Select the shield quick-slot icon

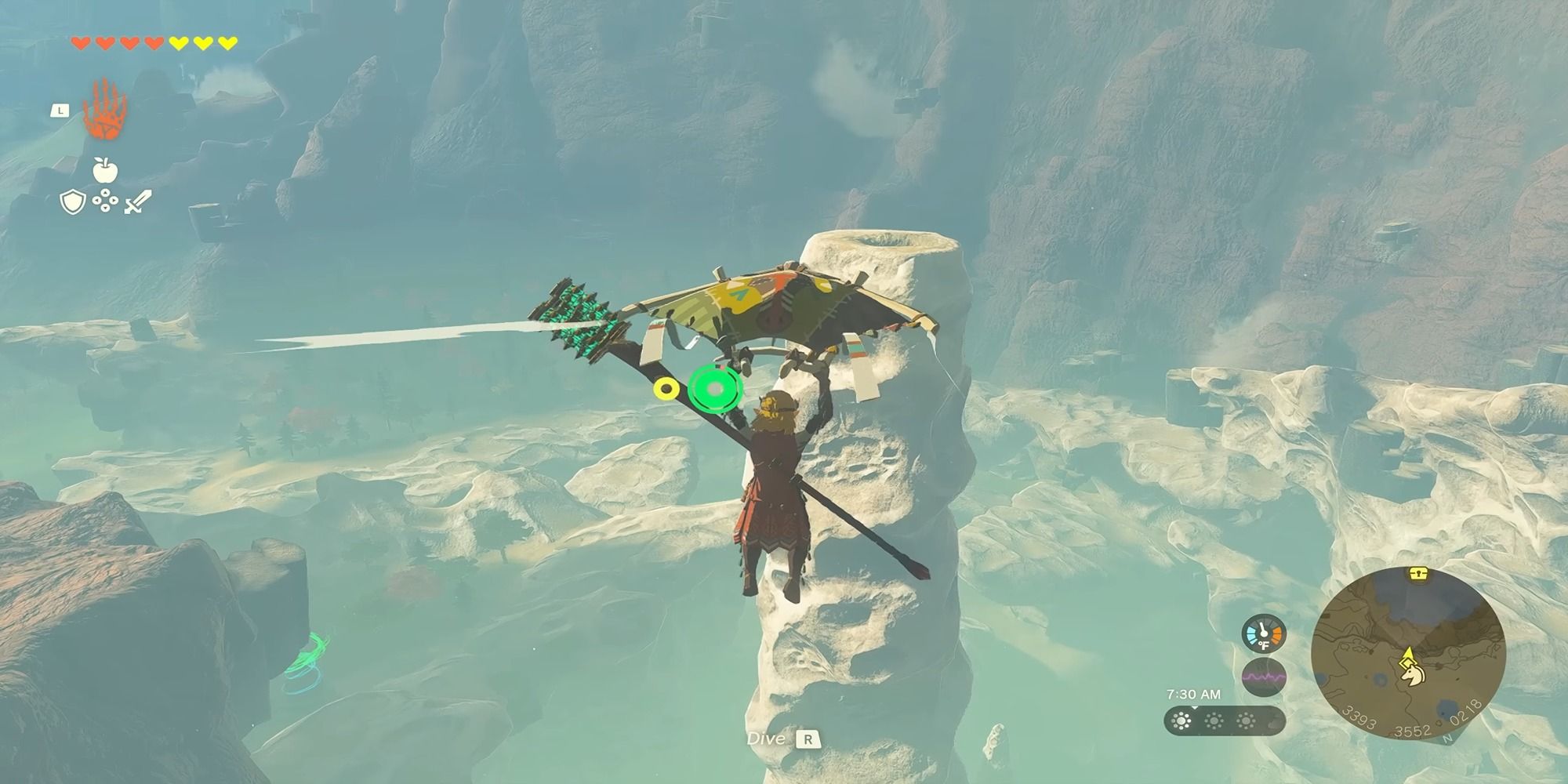click(x=72, y=203)
